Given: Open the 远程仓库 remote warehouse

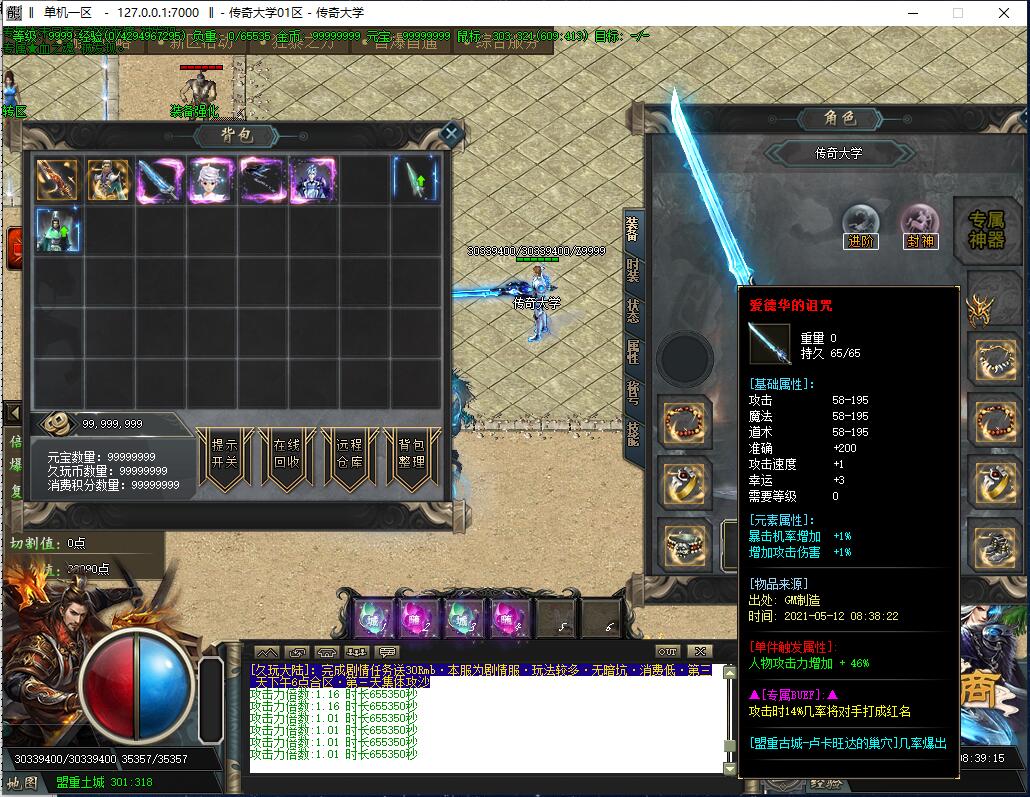Looking at the screenshot, I should click(x=349, y=454).
